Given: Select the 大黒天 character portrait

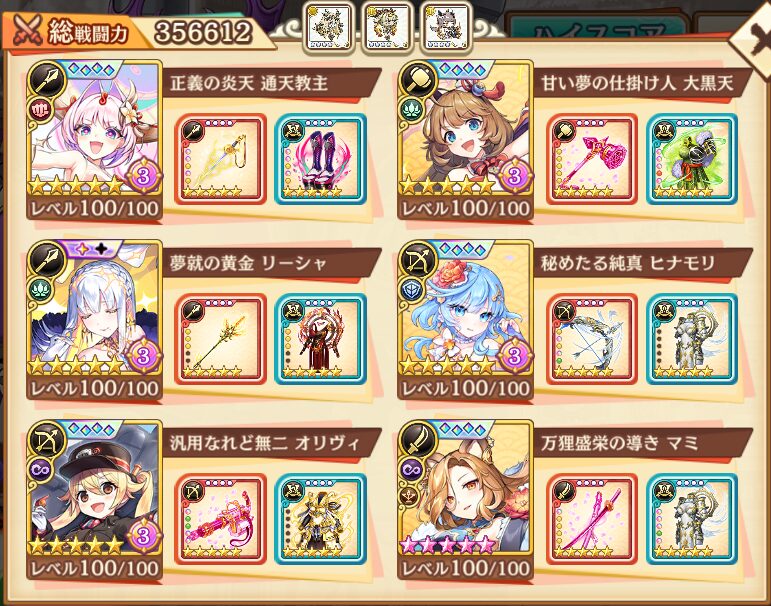Looking at the screenshot, I should [465, 140].
